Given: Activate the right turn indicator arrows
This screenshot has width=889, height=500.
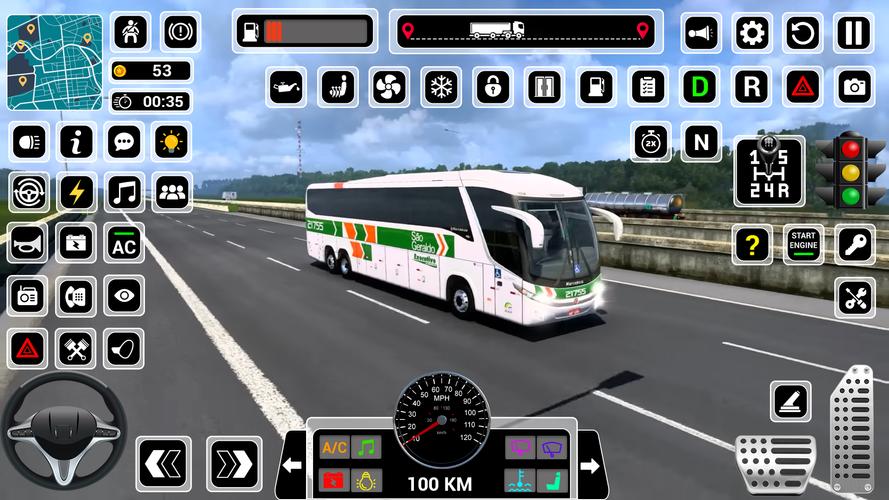Looking at the screenshot, I should click(233, 463).
